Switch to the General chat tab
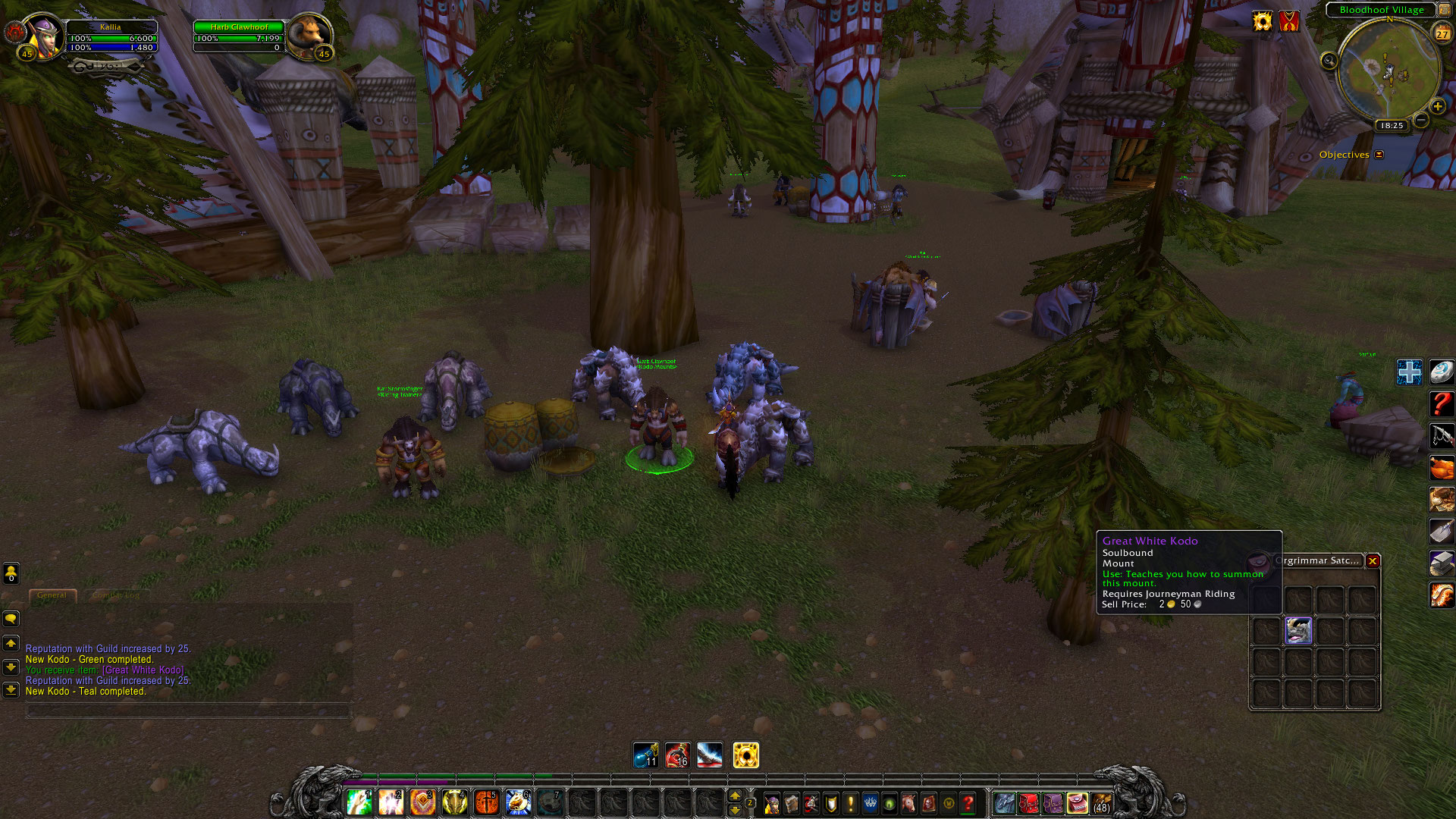The height and width of the screenshot is (819, 1456). coord(52,595)
